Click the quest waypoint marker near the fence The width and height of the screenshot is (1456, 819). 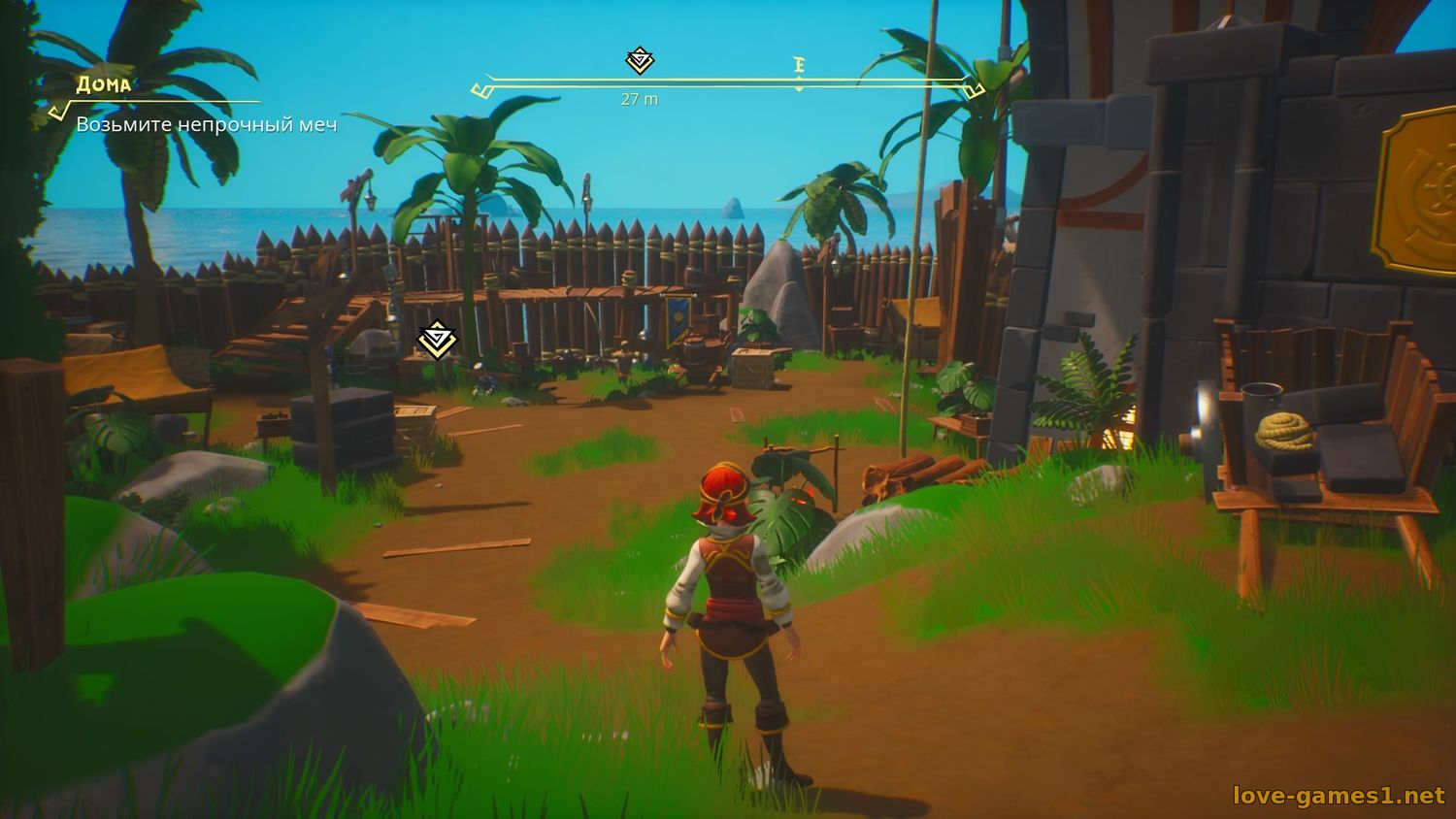(437, 340)
